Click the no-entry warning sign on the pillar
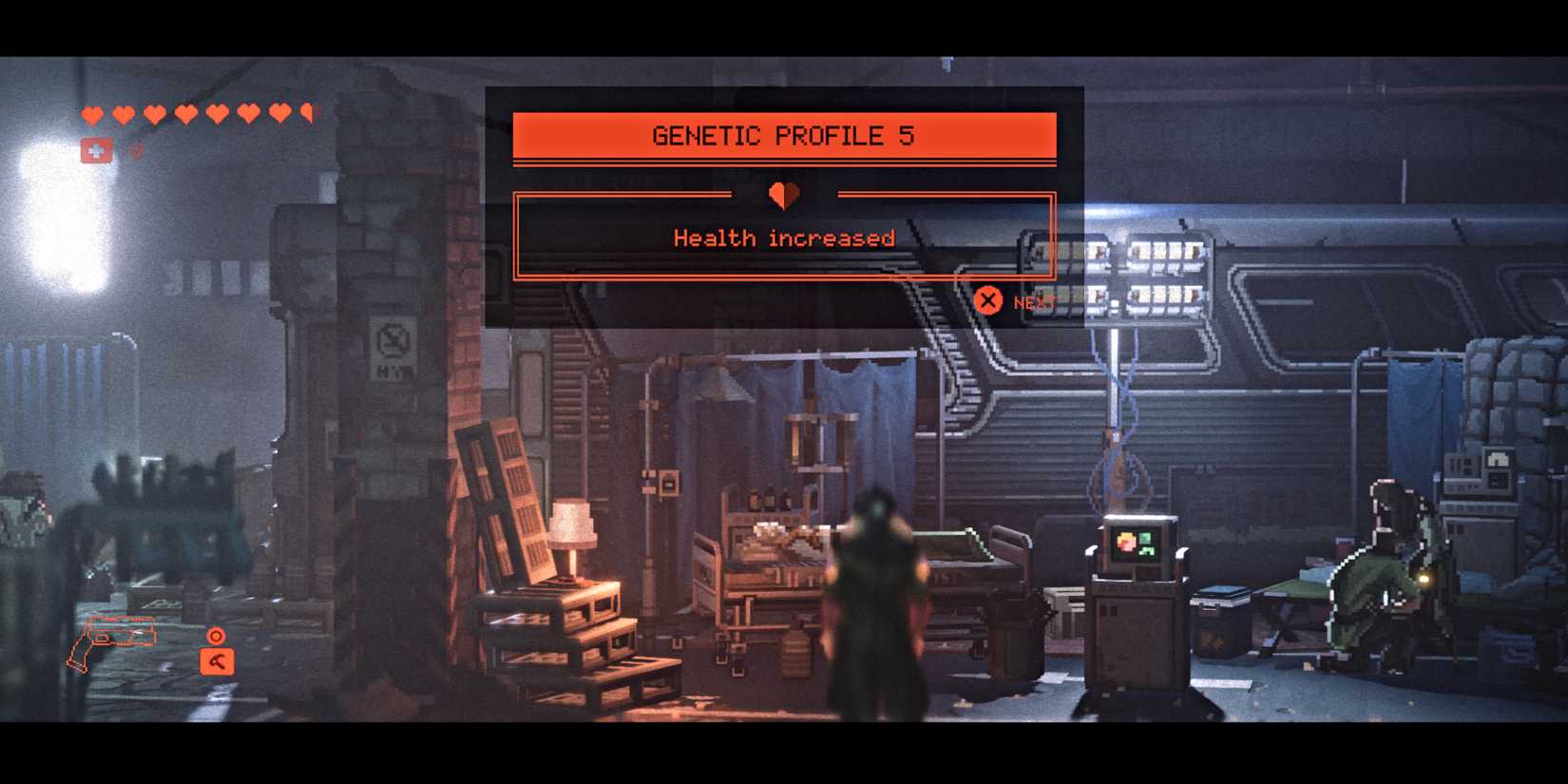 pos(390,341)
